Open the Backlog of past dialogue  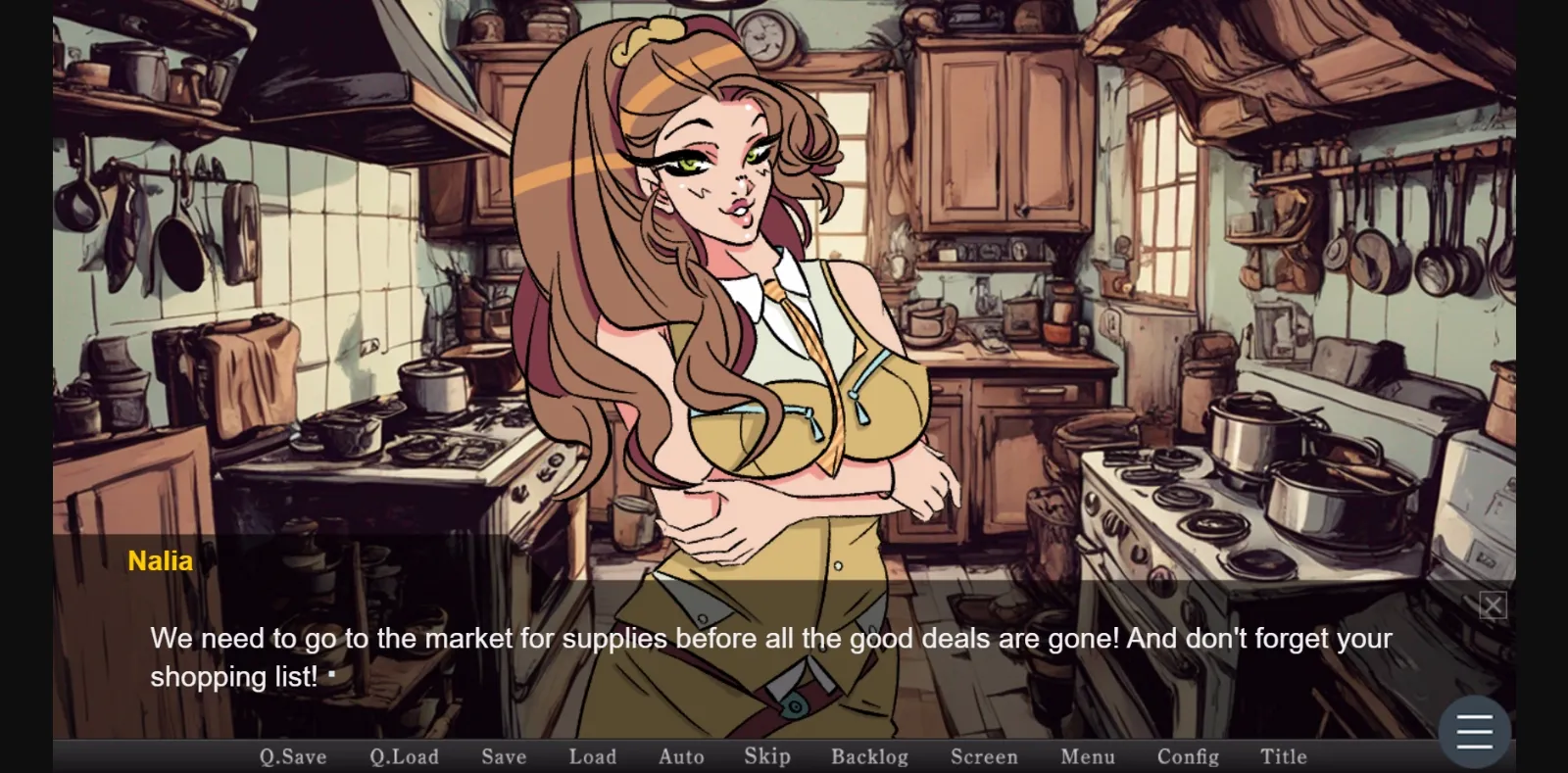tap(869, 756)
